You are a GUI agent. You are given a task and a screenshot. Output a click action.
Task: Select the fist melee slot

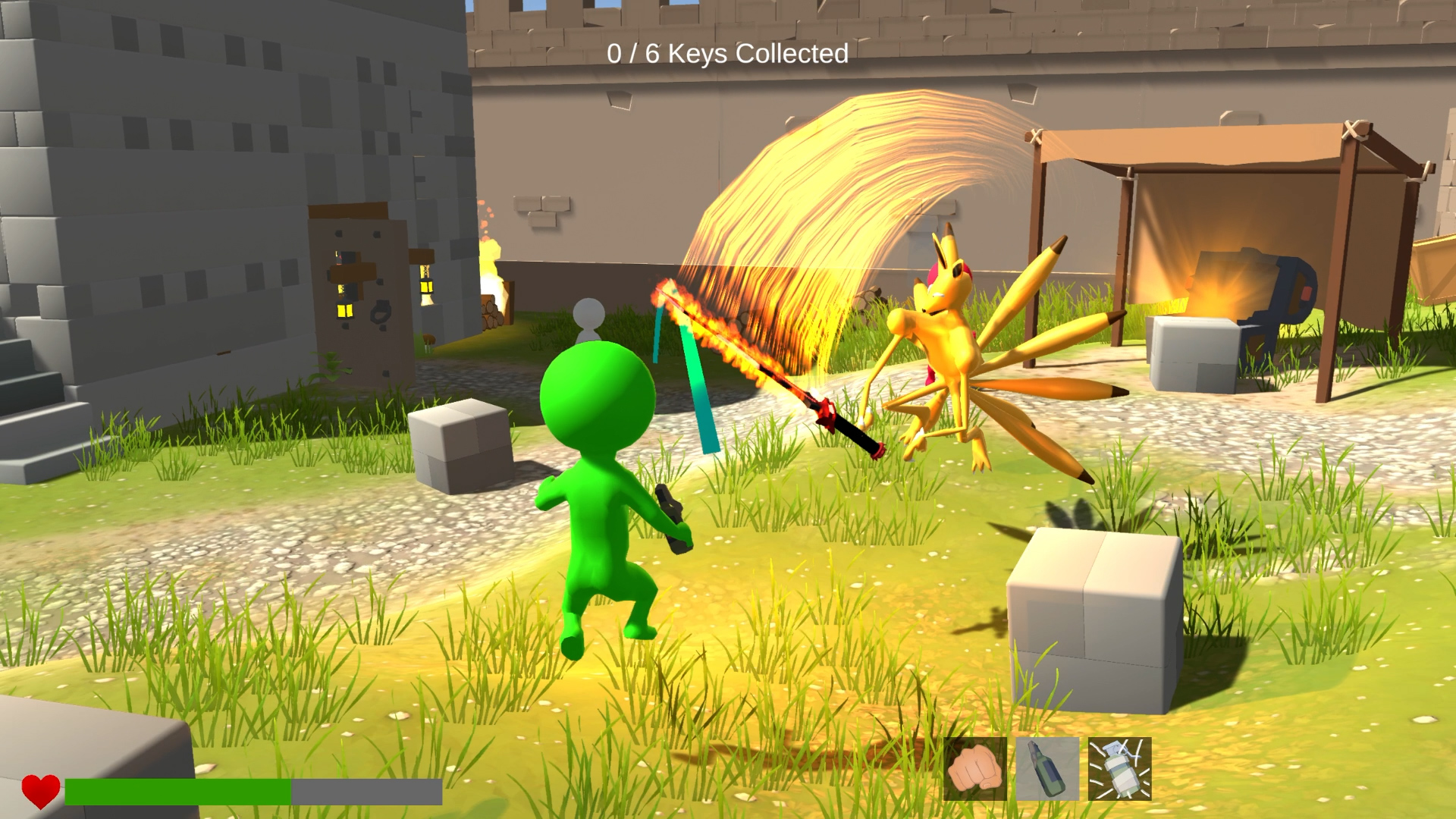click(x=974, y=769)
